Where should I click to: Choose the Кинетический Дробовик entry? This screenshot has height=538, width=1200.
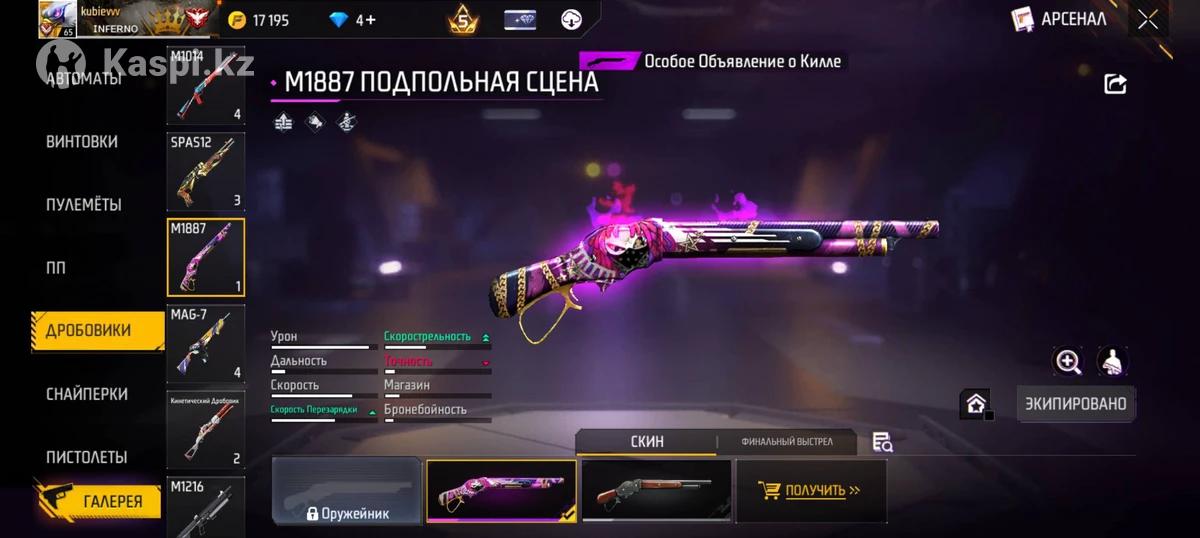[x=205, y=430]
